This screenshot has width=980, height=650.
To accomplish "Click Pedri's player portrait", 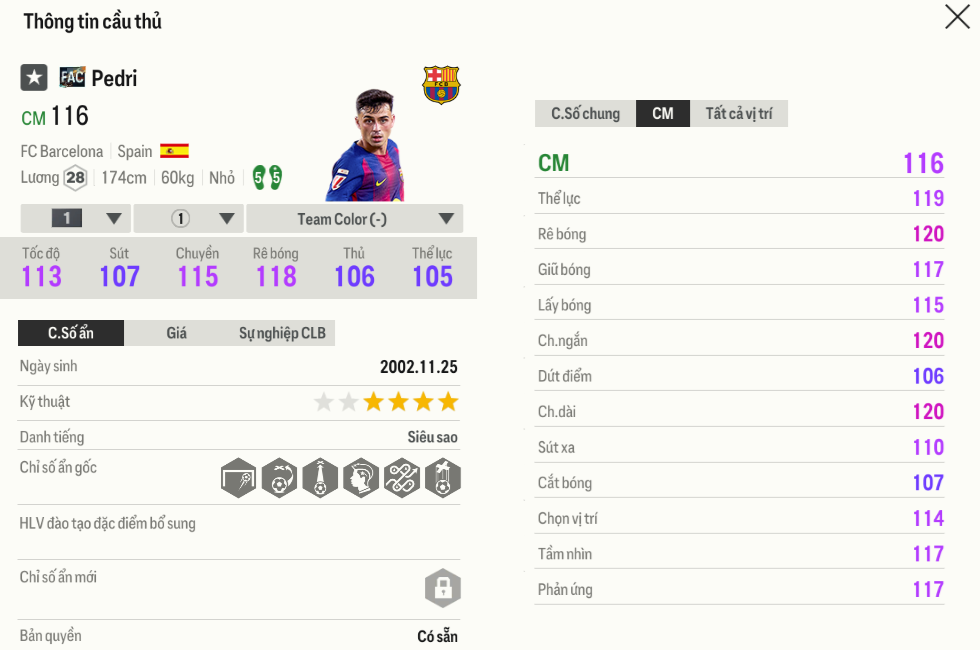I will 367,147.
